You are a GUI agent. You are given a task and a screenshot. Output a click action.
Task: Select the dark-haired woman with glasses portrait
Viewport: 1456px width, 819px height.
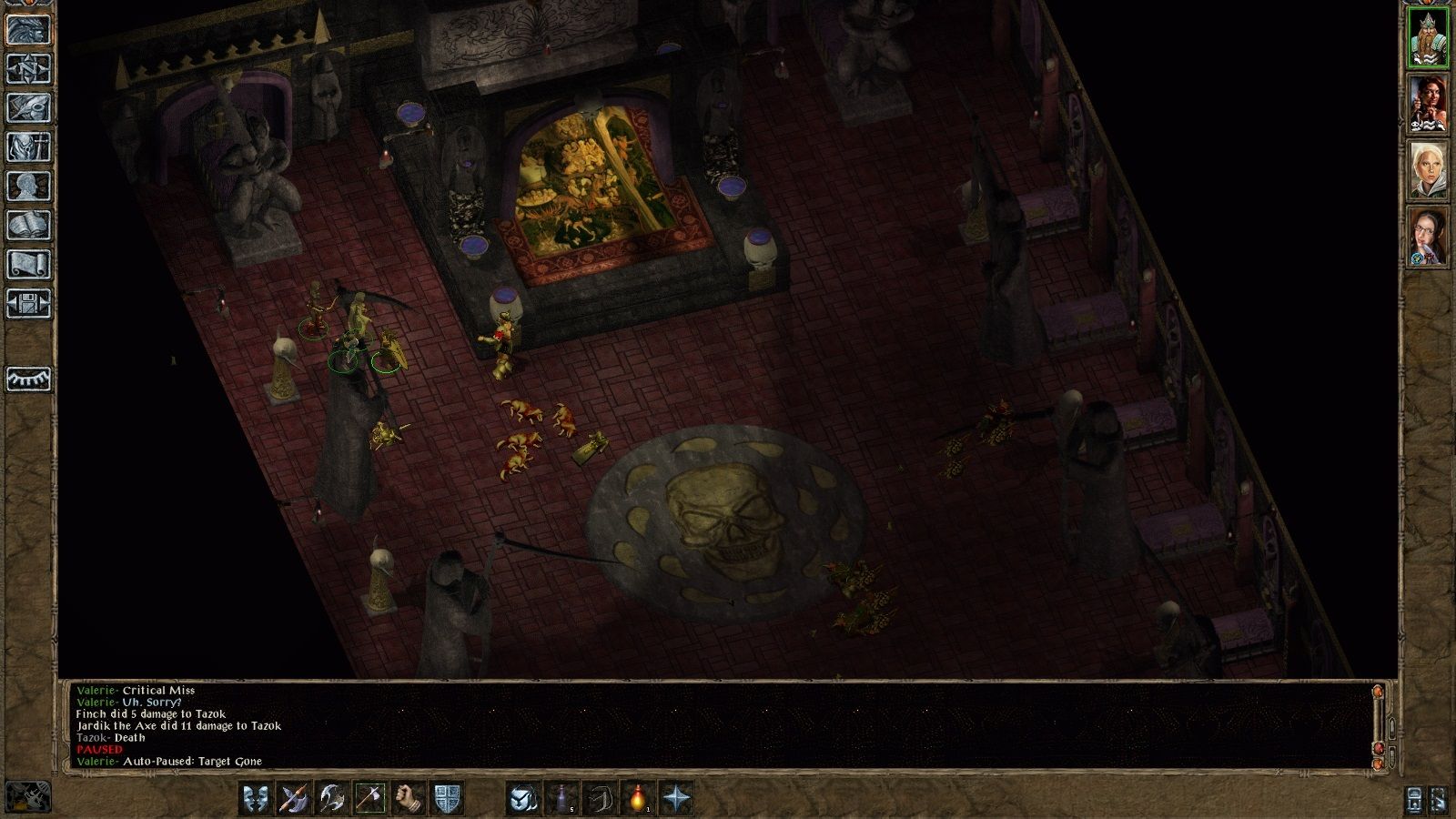click(1427, 237)
